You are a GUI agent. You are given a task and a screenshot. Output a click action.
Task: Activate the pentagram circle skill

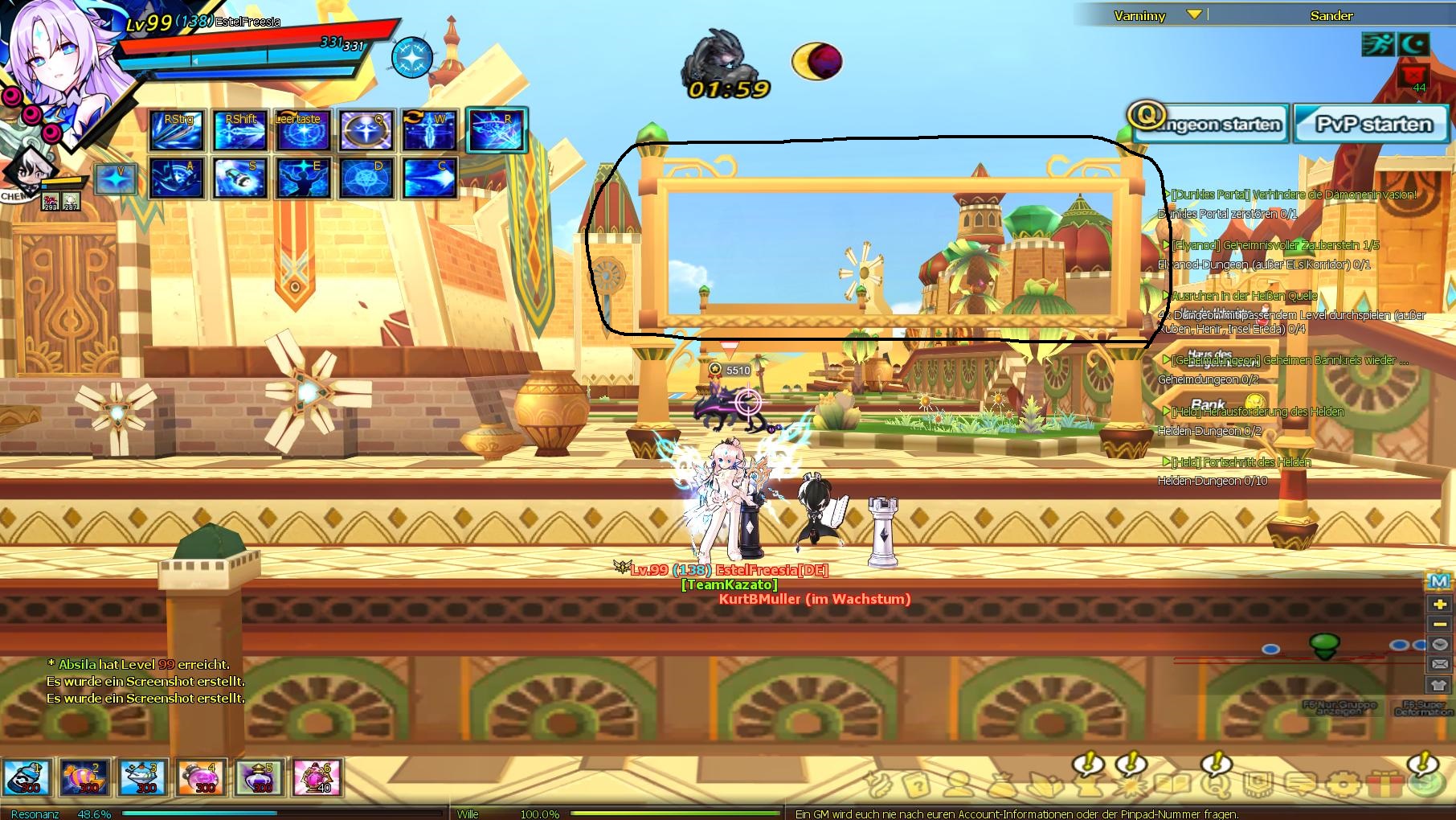(367, 178)
